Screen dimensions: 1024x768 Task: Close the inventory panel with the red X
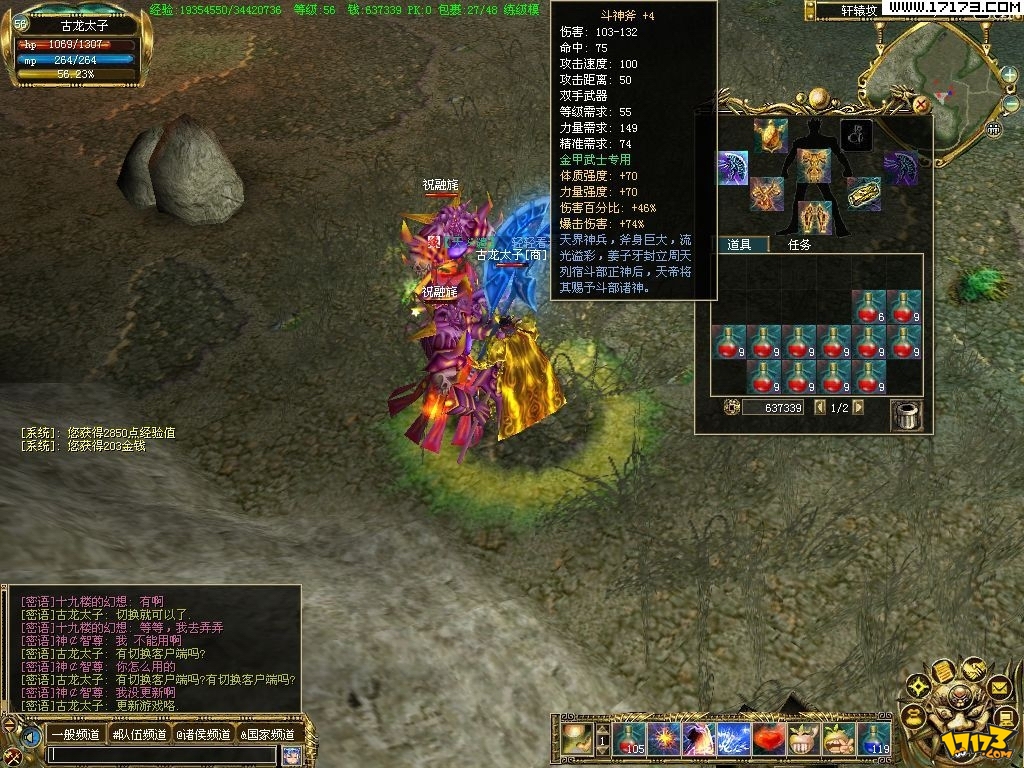tap(921, 103)
